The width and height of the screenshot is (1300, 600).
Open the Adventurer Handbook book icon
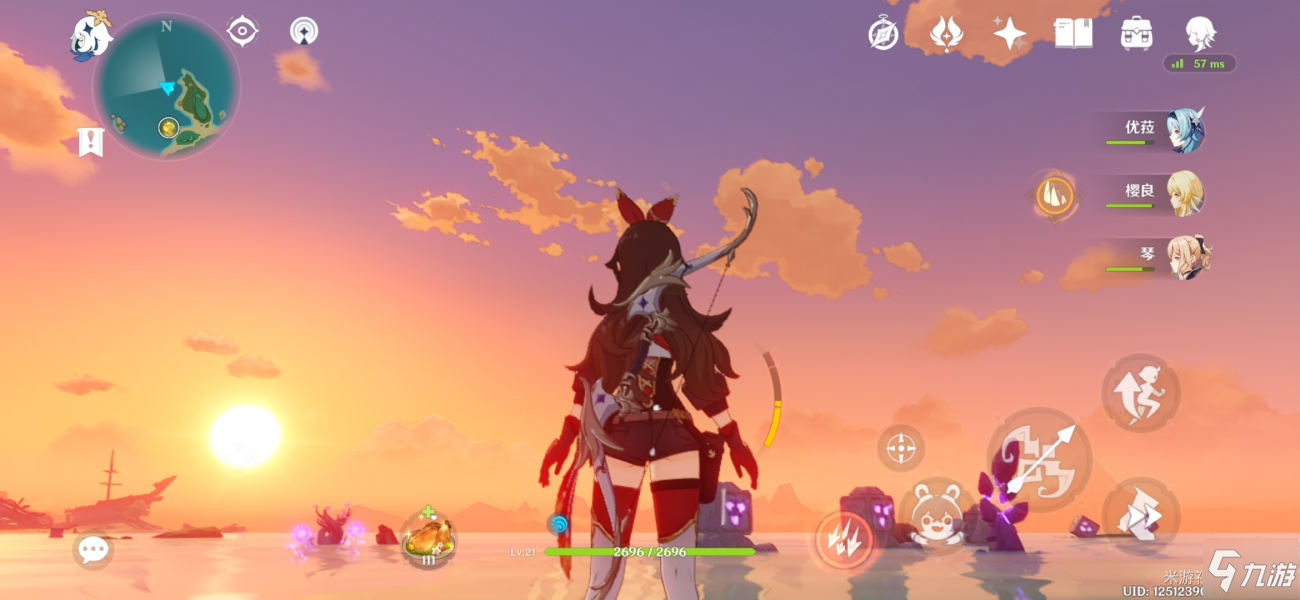point(1073,34)
